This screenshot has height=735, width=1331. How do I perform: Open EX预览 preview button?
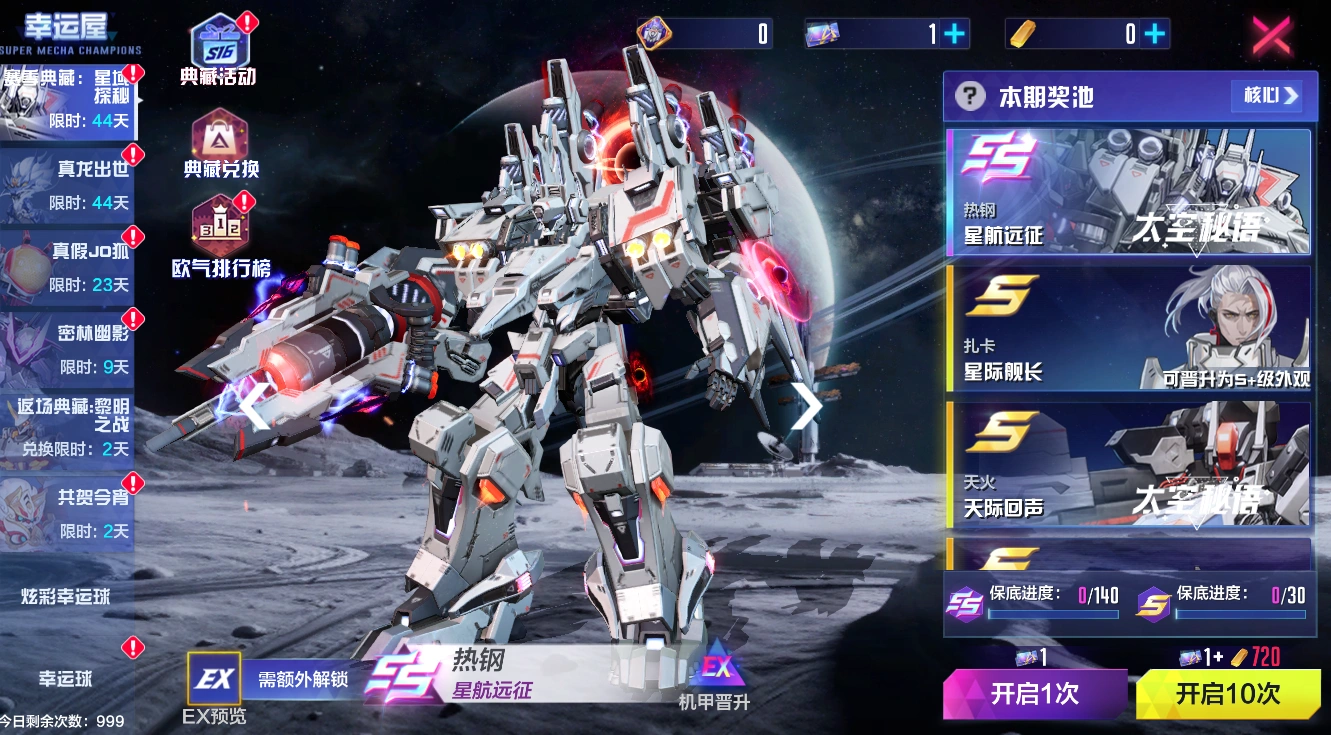tap(214, 689)
